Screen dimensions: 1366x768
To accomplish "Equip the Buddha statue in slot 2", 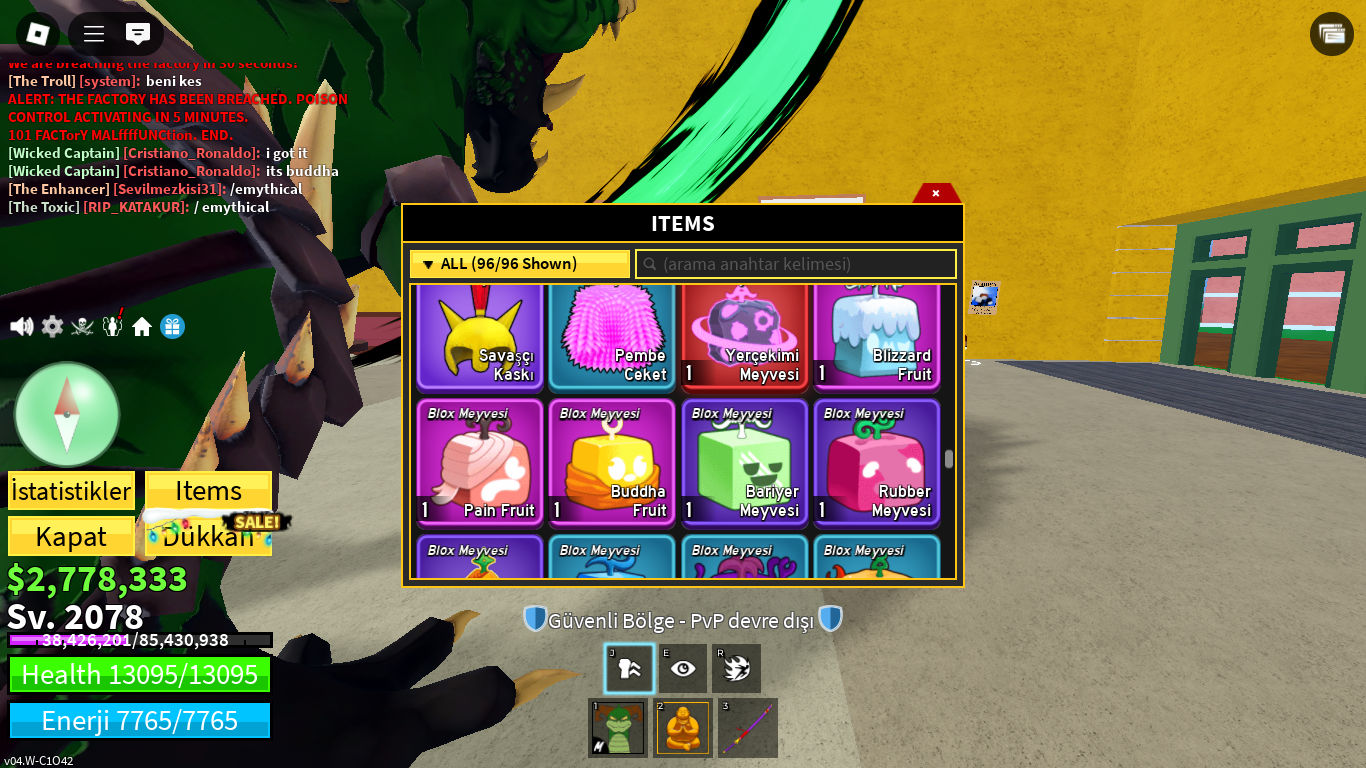I will (x=682, y=728).
